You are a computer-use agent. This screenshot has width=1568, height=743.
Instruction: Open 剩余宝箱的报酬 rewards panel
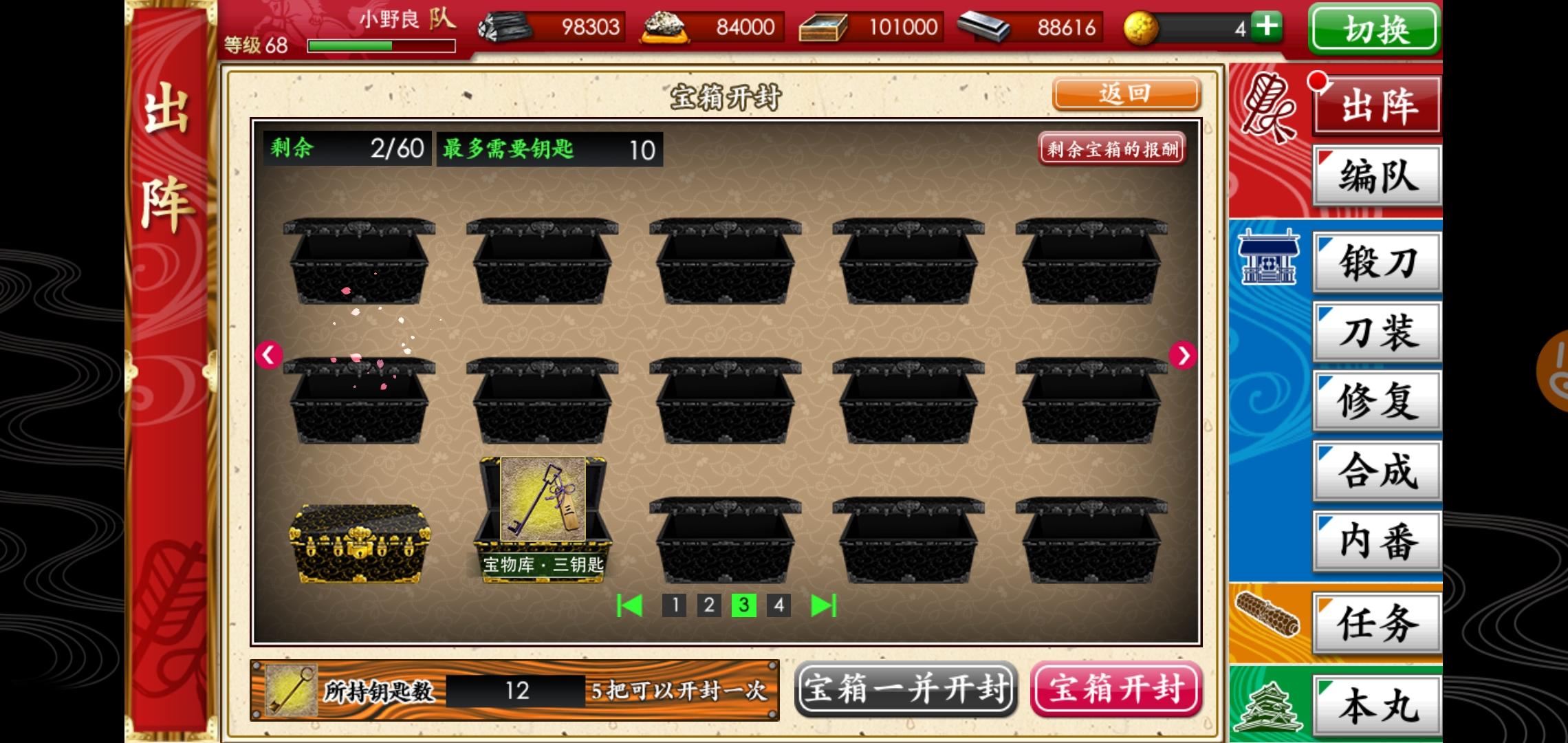click(1112, 150)
